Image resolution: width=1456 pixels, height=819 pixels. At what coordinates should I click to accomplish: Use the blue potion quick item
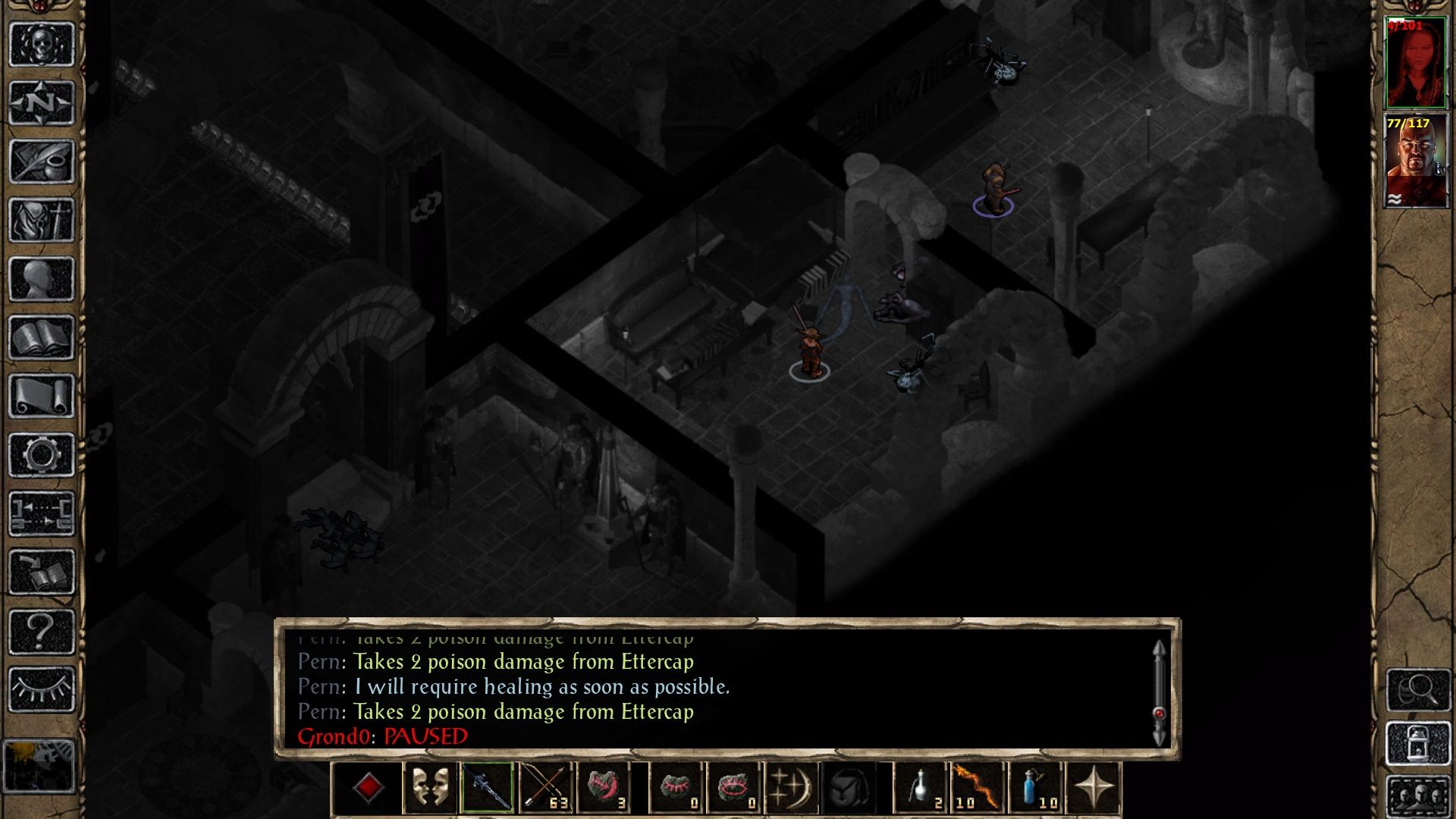tap(1035, 789)
